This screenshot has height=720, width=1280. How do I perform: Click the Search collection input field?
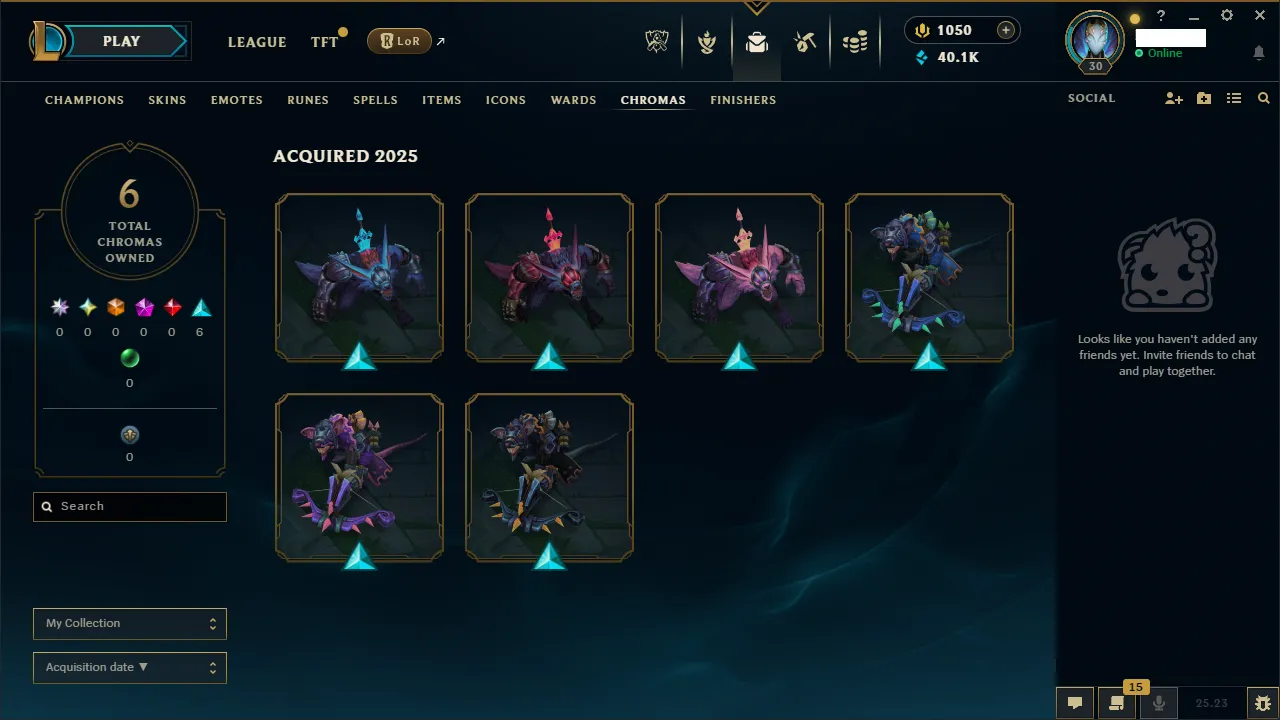point(129,506)
